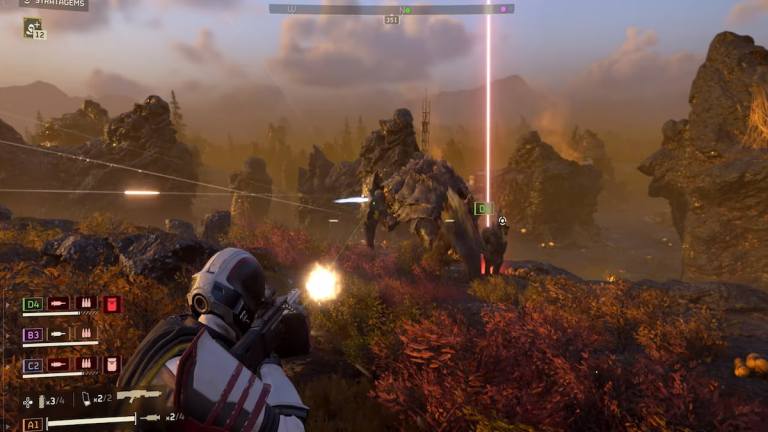
Task: Select squadmate D4's name tag
Action: (32, 304)
